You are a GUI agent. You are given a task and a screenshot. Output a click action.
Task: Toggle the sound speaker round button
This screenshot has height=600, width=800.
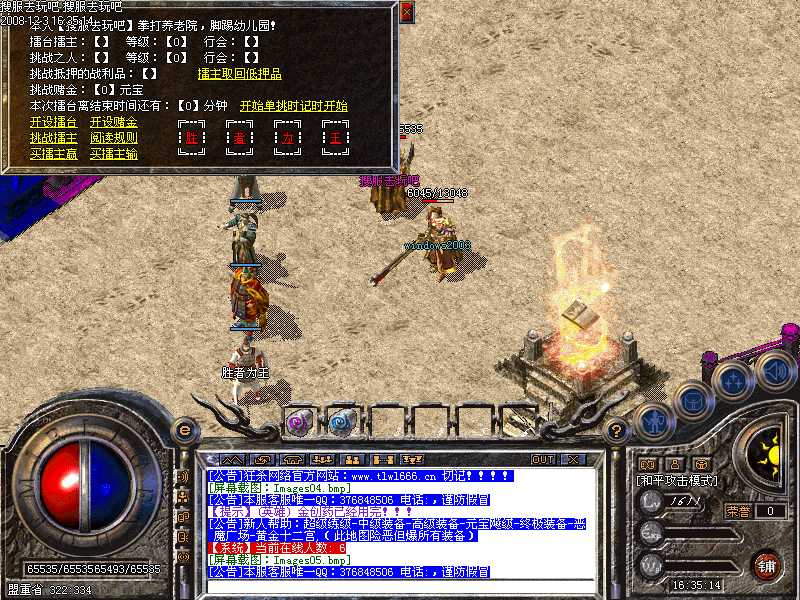pos(774,372)
